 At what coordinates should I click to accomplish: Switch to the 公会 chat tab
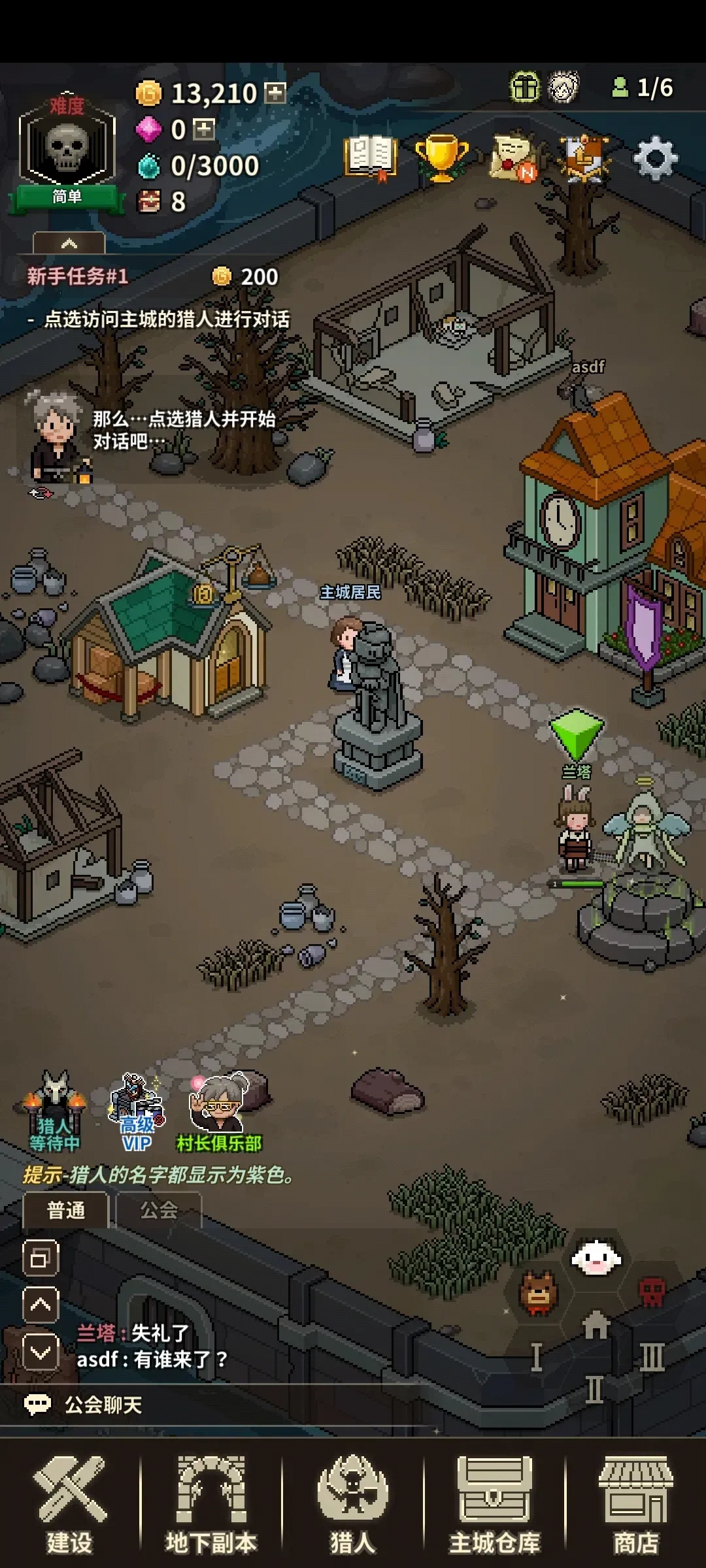click(x=159, y=1210)
